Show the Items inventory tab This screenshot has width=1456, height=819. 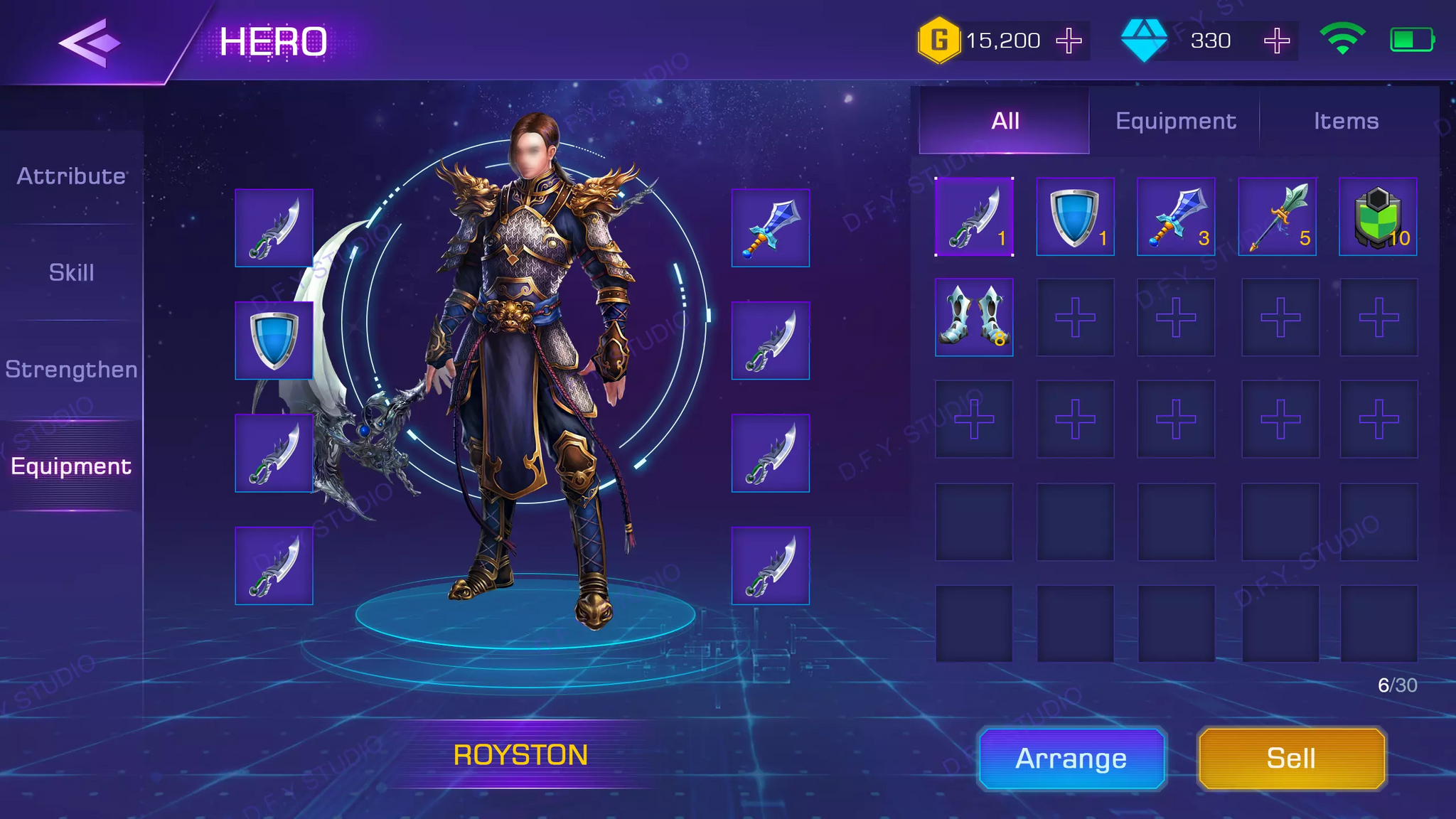click(1346, 121)
